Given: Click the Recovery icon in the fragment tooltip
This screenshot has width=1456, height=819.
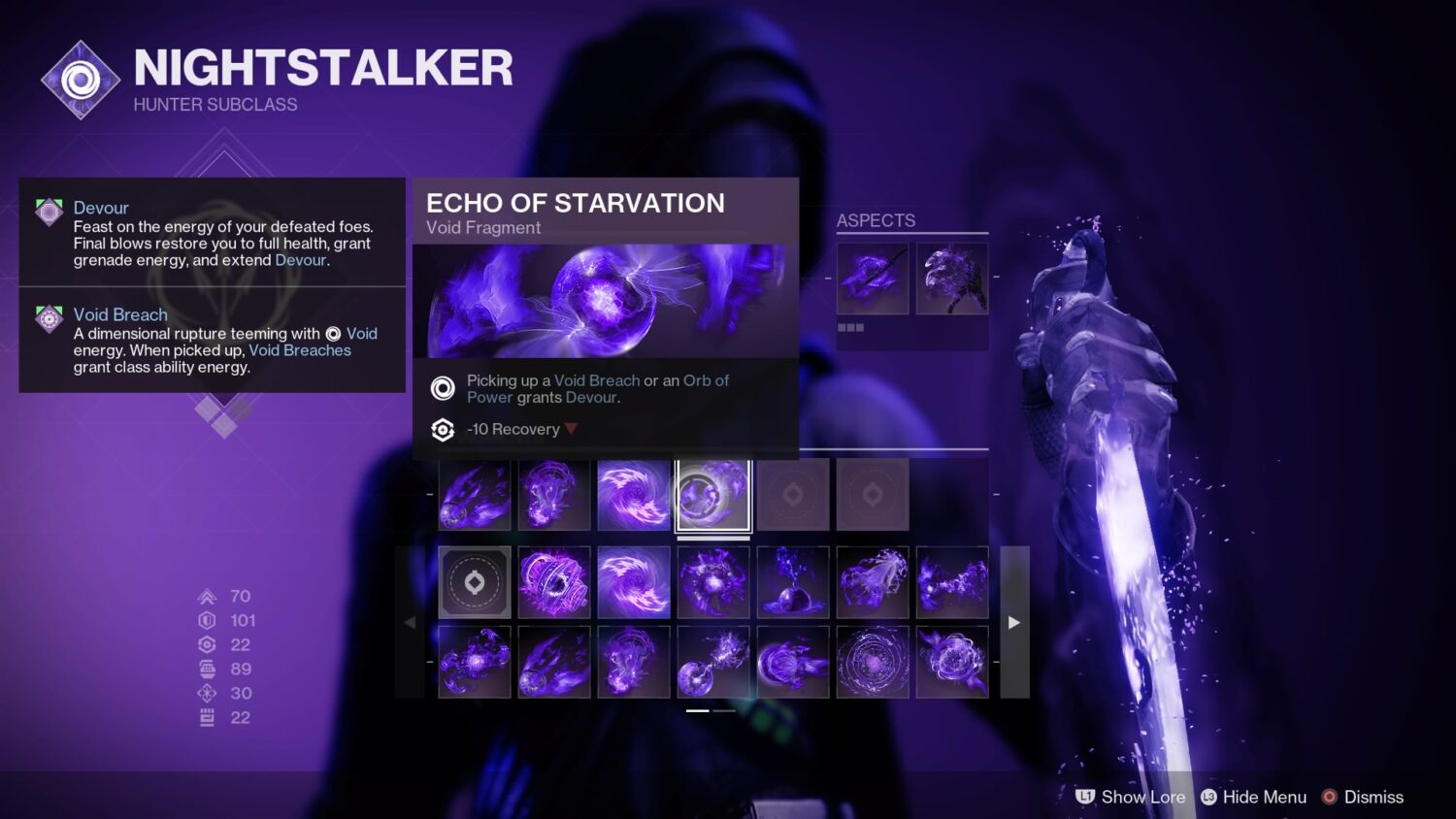Looking at the screenshot, I should pyautogui.click(x=443, y=430).
